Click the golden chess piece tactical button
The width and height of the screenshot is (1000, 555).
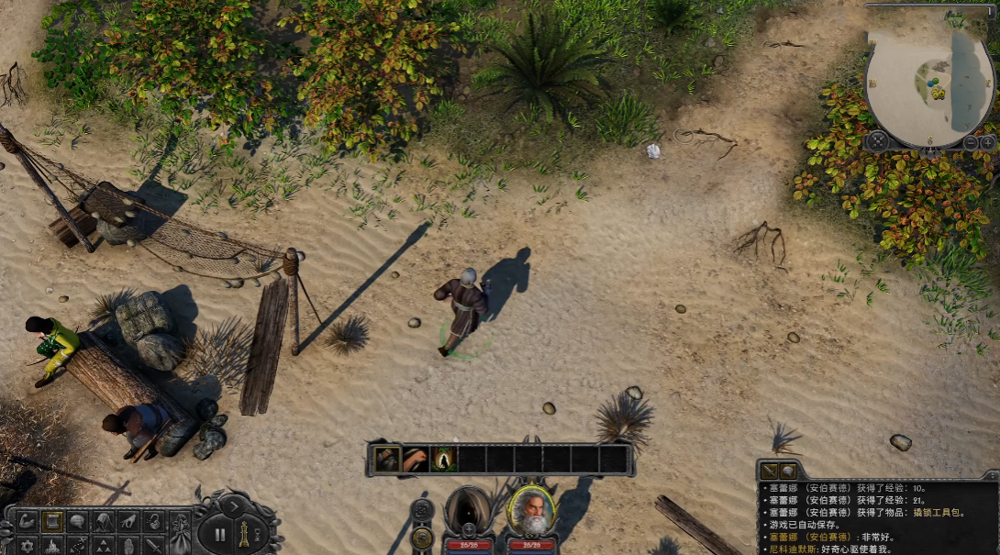(244, 534)
